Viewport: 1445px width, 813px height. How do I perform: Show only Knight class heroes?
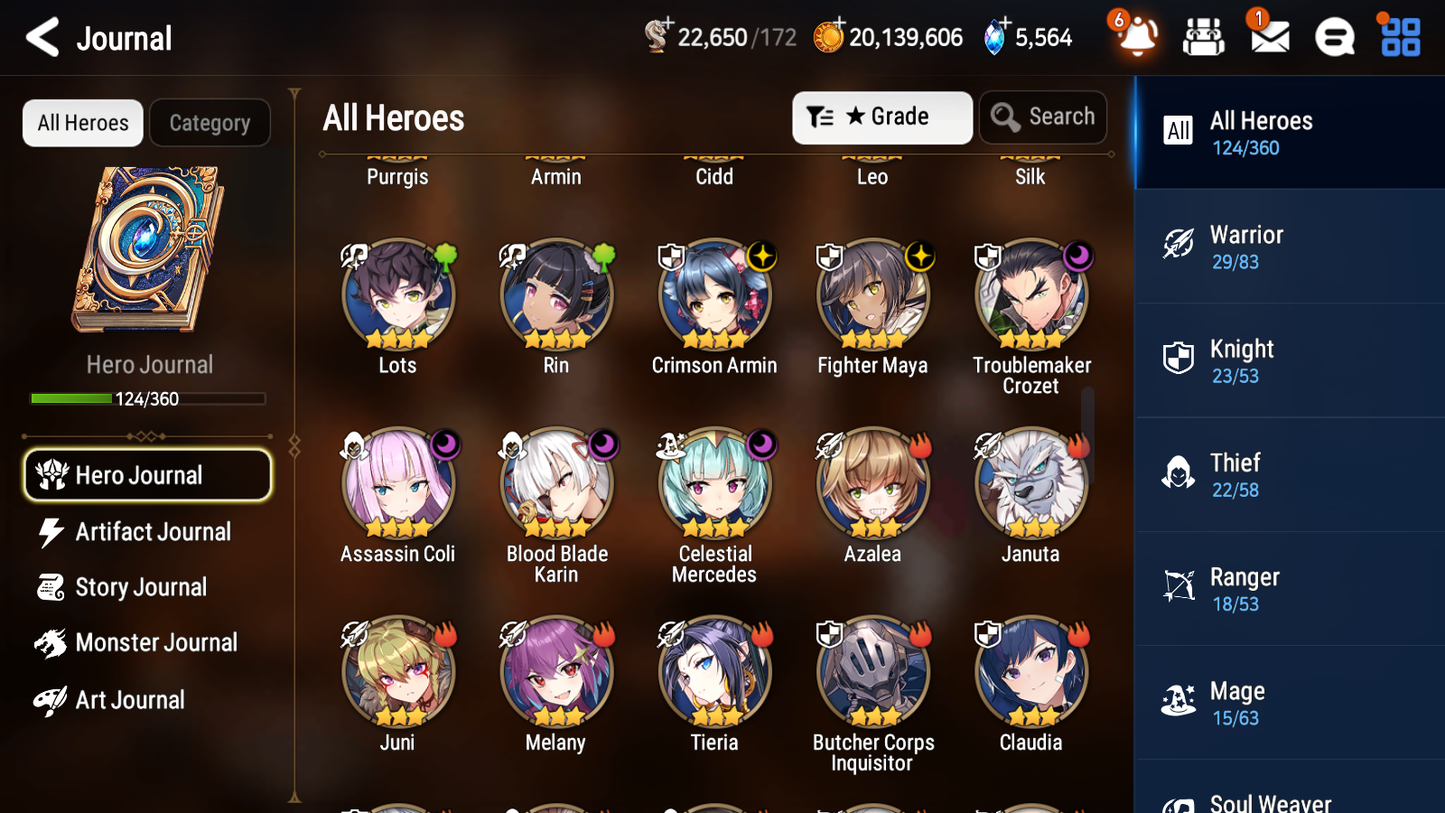tap(1289, 360)
